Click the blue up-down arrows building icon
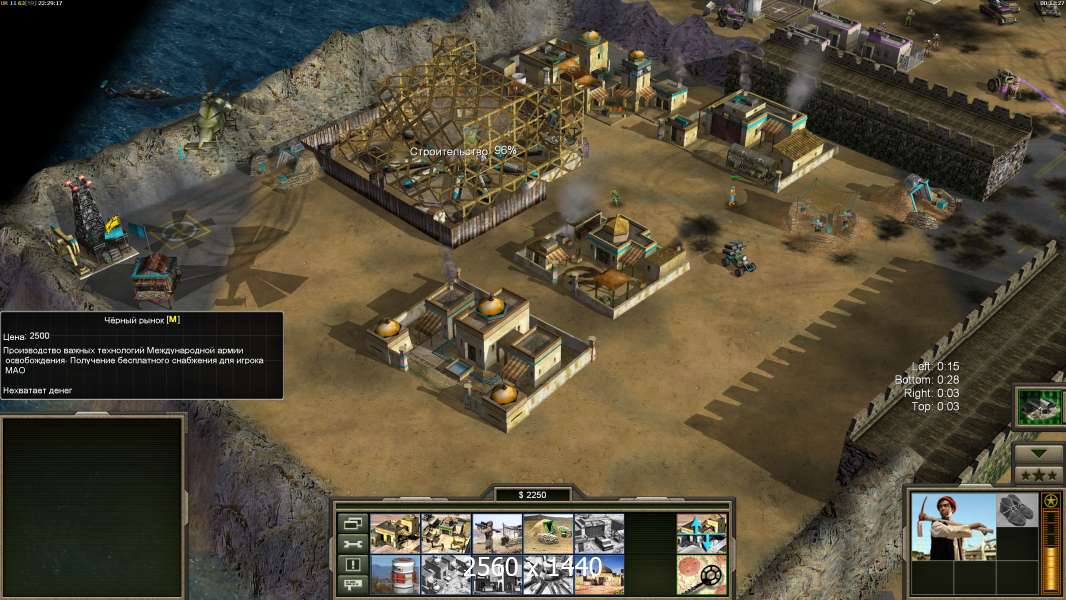This screenshot has height=600, width=1066. (x=701, y=533)
